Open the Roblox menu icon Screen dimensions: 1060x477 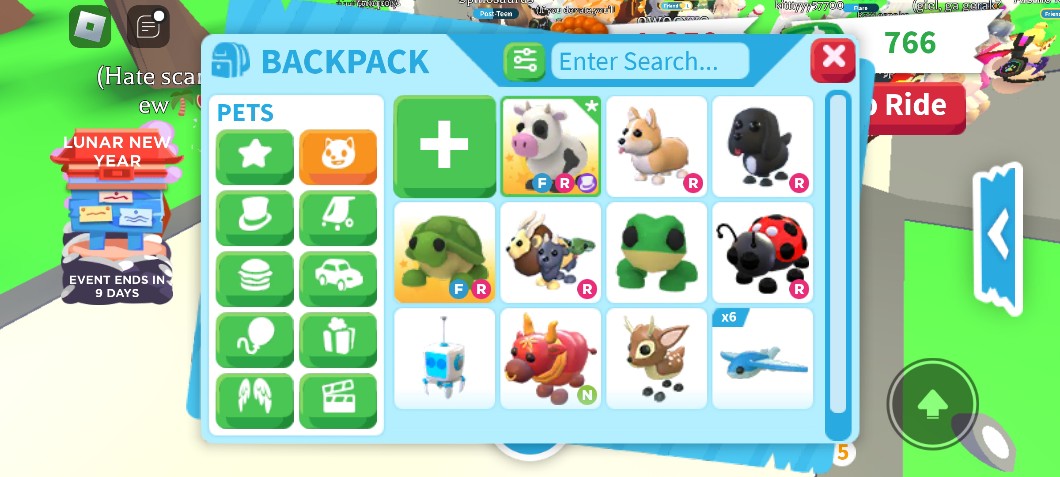pos(90,26)
